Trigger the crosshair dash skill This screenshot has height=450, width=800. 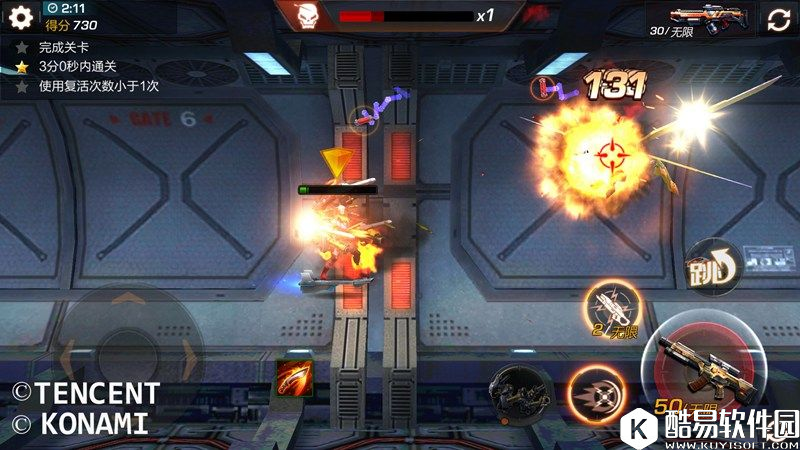click(x=596, y=391)
